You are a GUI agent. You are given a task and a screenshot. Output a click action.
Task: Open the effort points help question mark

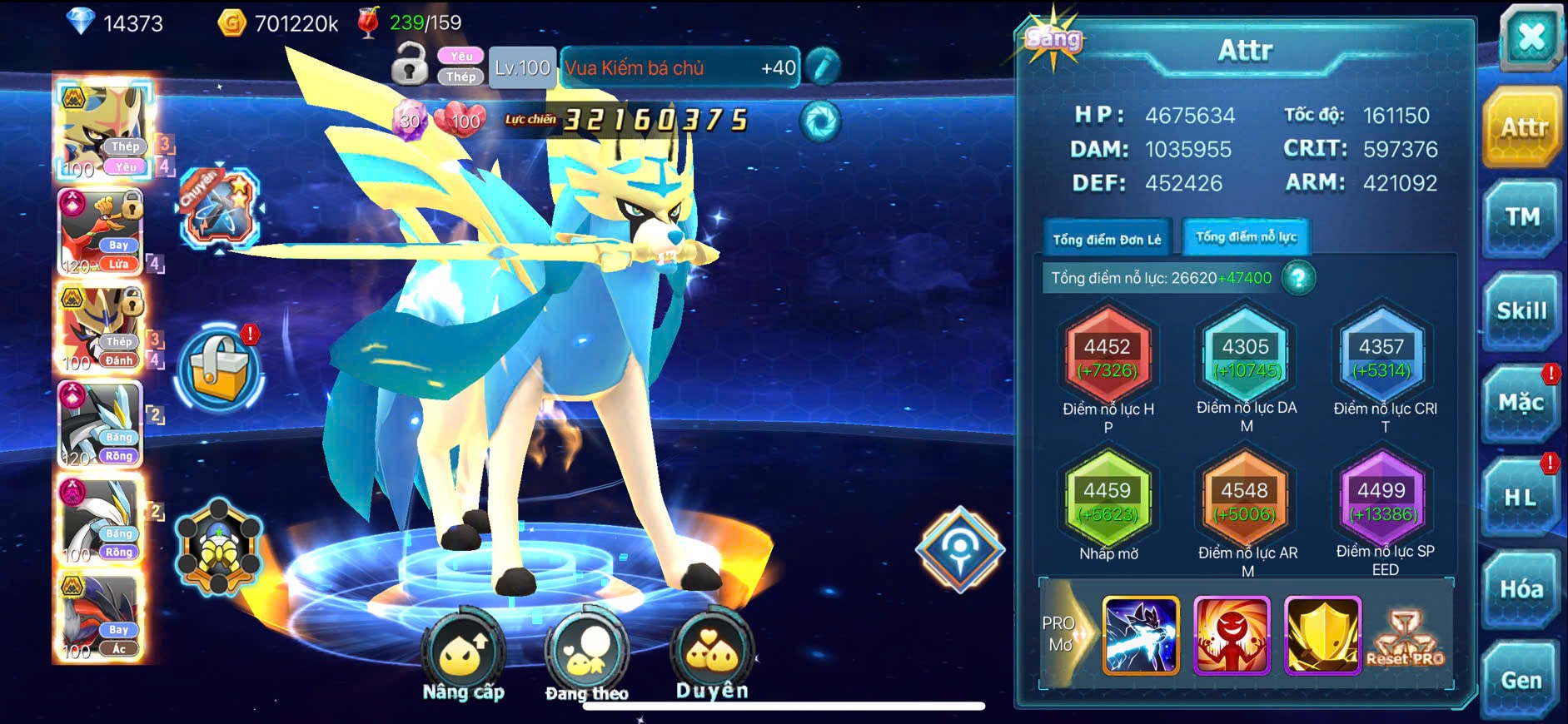[1298, 278]
